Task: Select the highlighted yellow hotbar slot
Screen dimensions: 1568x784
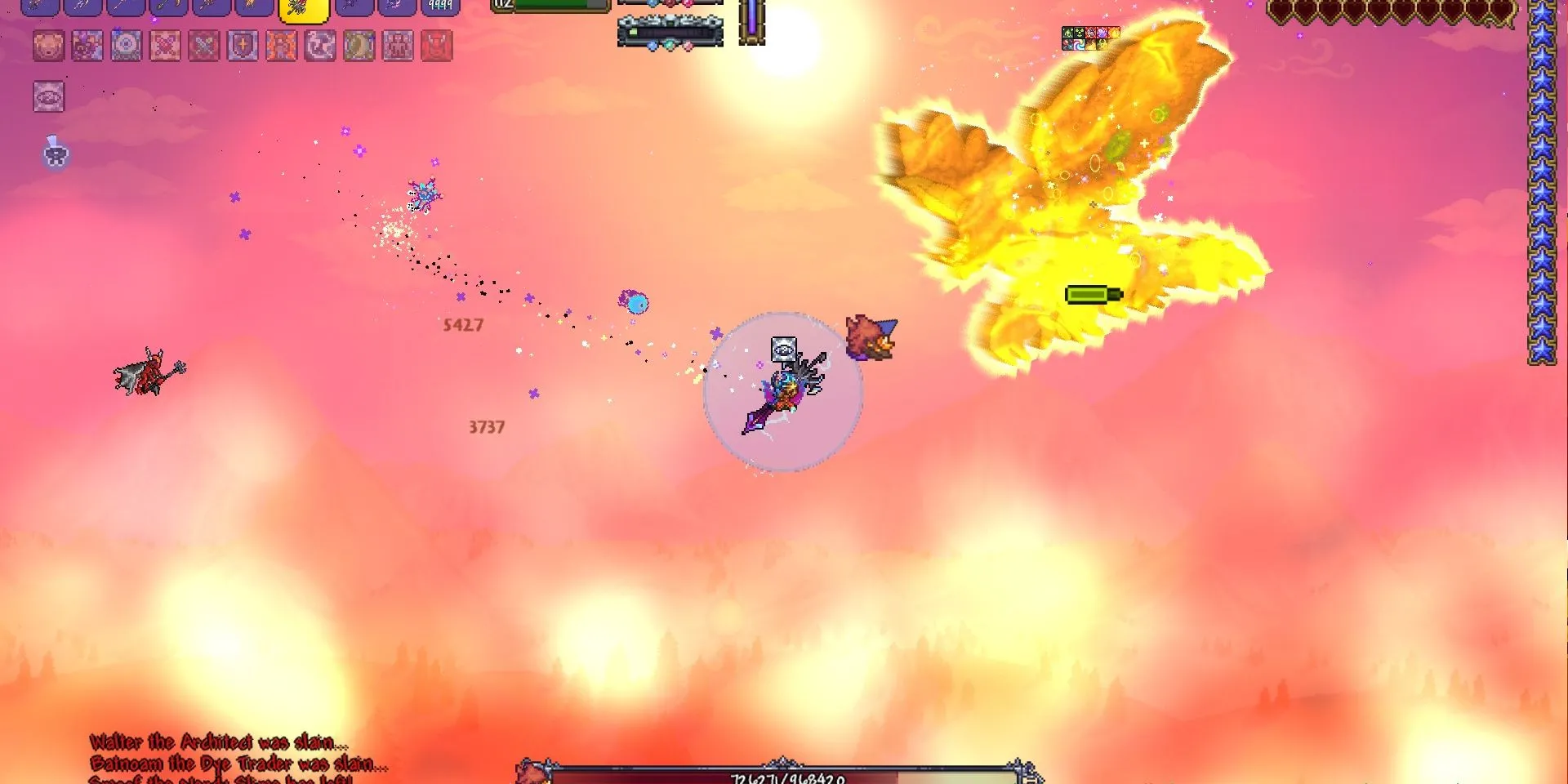Action: [x=304, y=8]
